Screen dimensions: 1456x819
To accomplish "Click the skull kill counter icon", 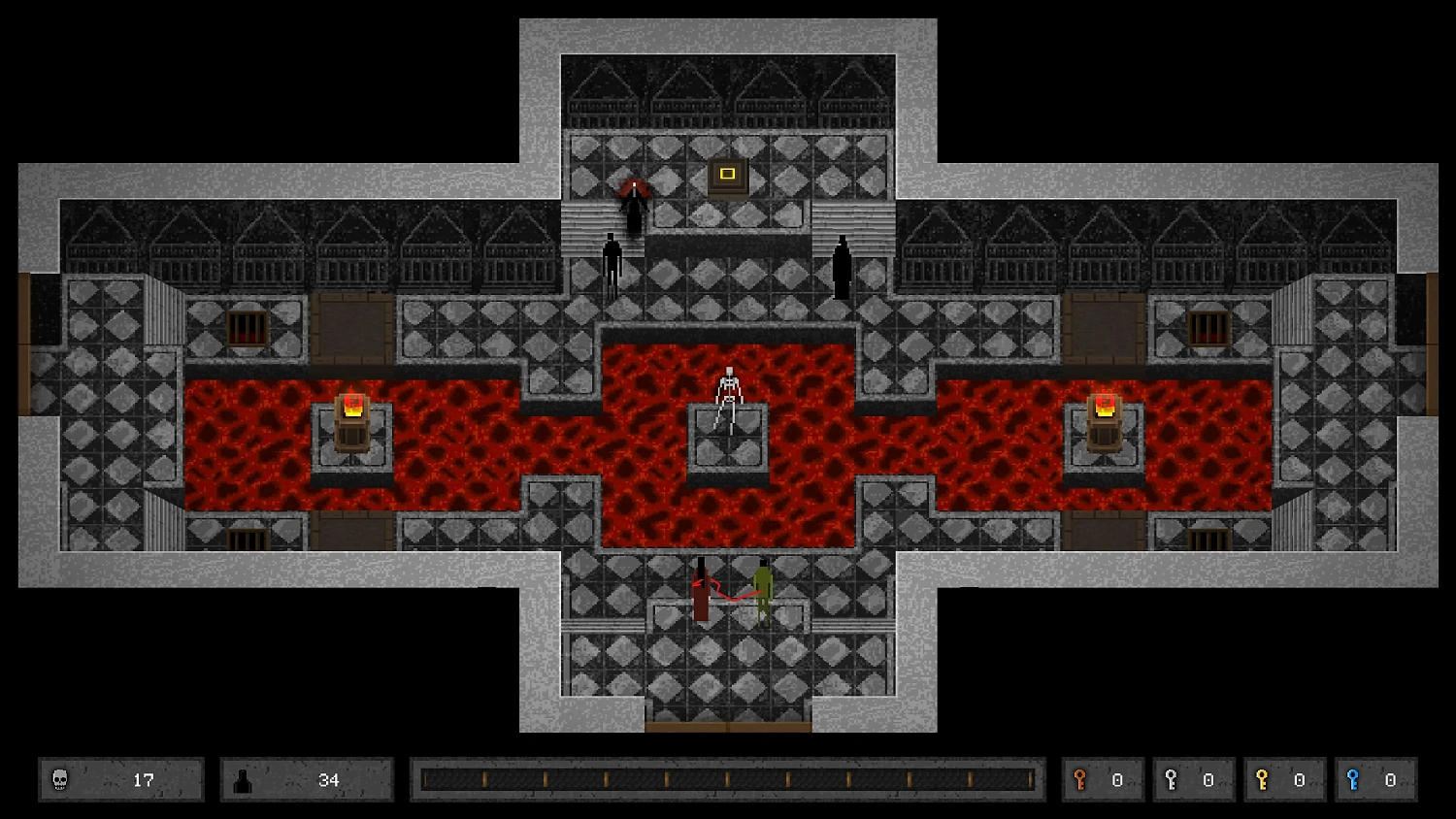I will point(60,779).
